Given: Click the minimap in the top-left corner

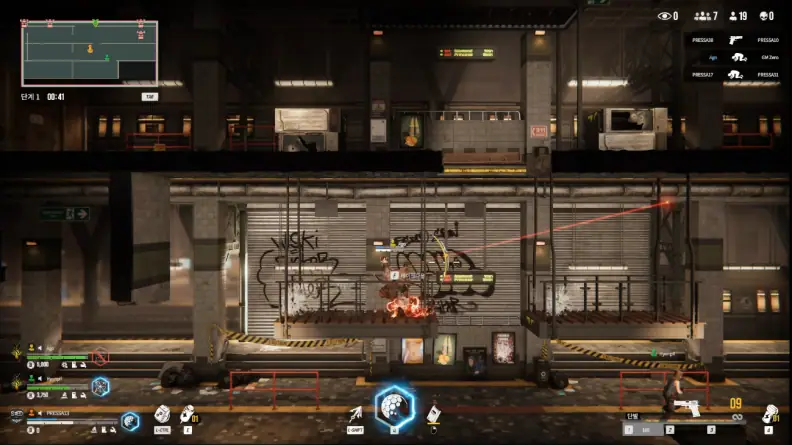Looking at the screenshot, I should point(89,52).
